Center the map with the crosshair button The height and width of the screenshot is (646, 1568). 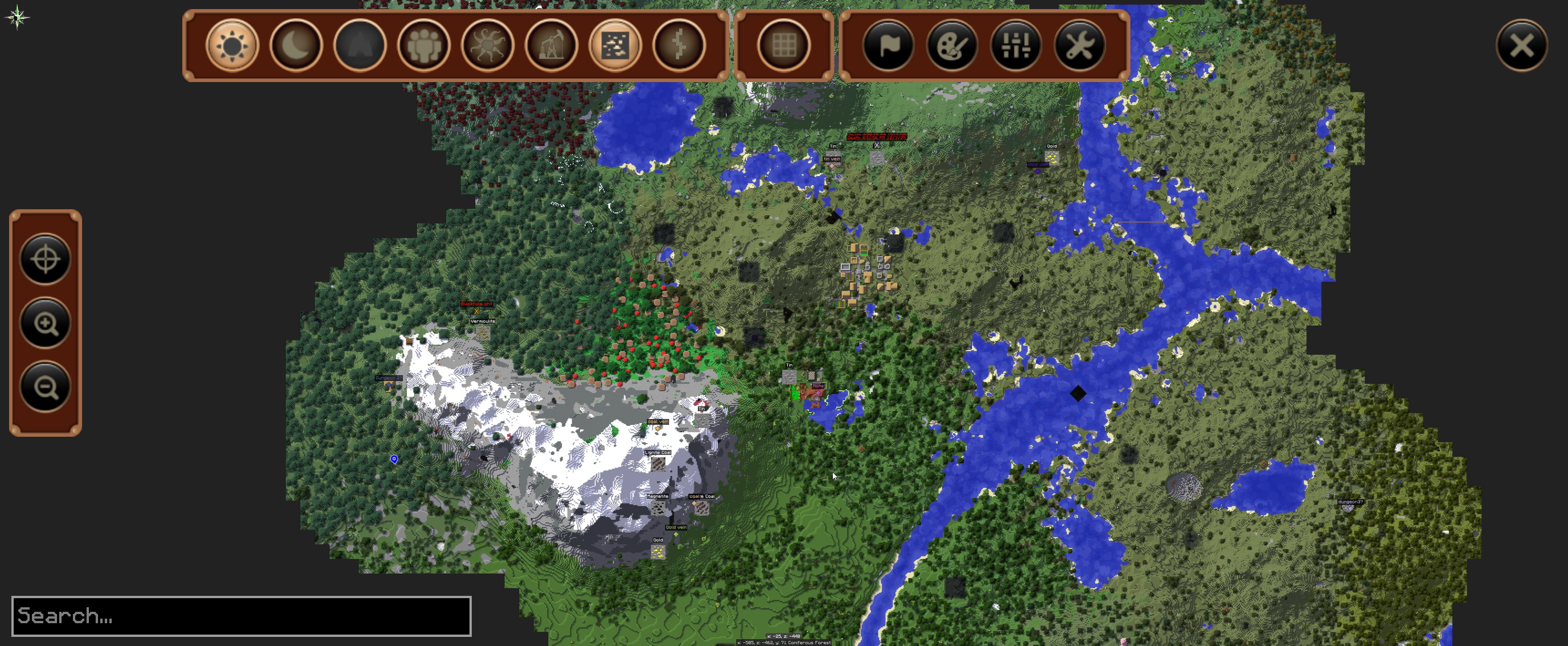point(46,259)
